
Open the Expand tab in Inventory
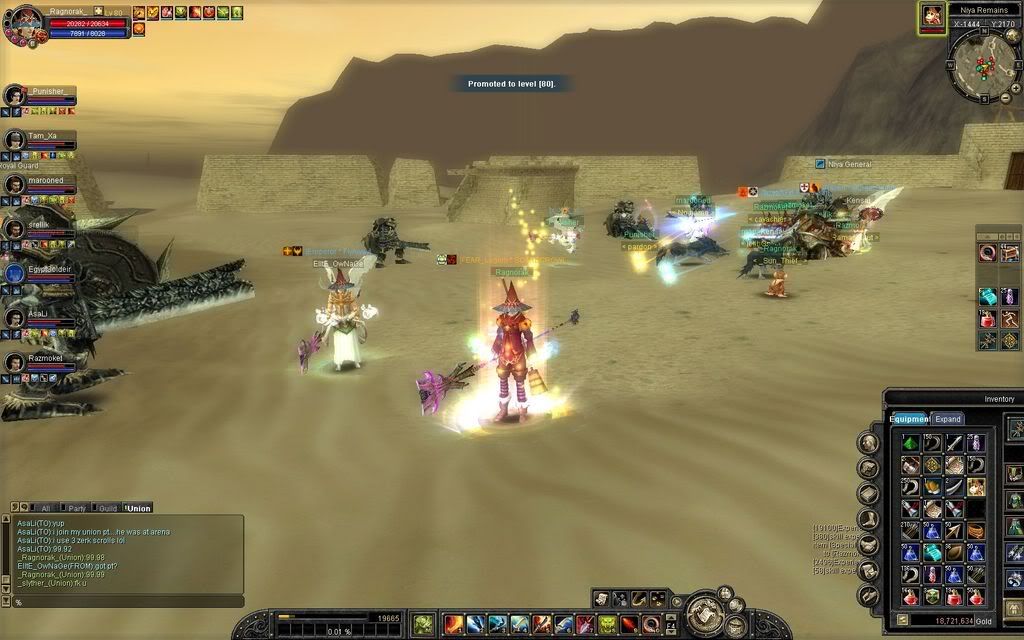click(x=948, y=419)
